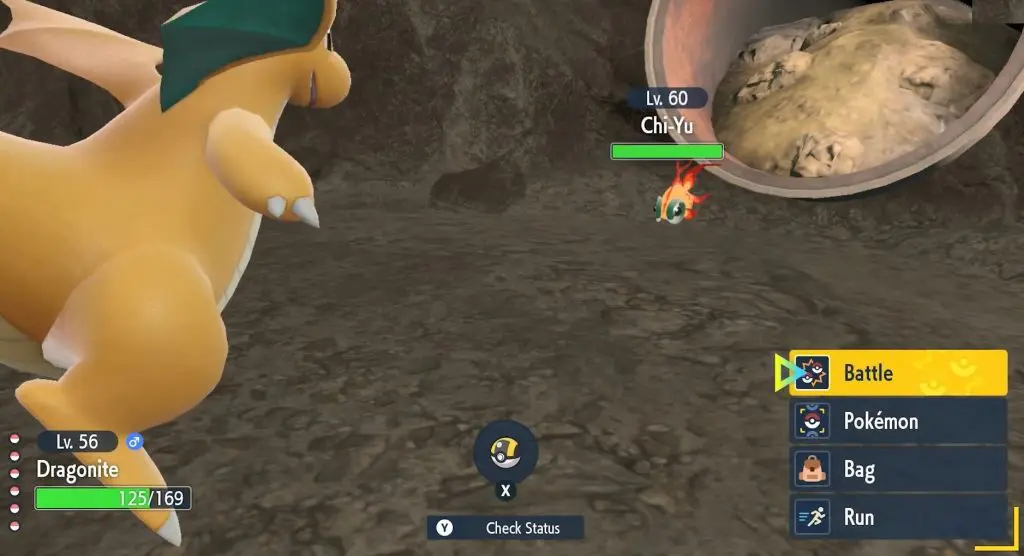Open the Check Status panel

(x=506, y=528)
